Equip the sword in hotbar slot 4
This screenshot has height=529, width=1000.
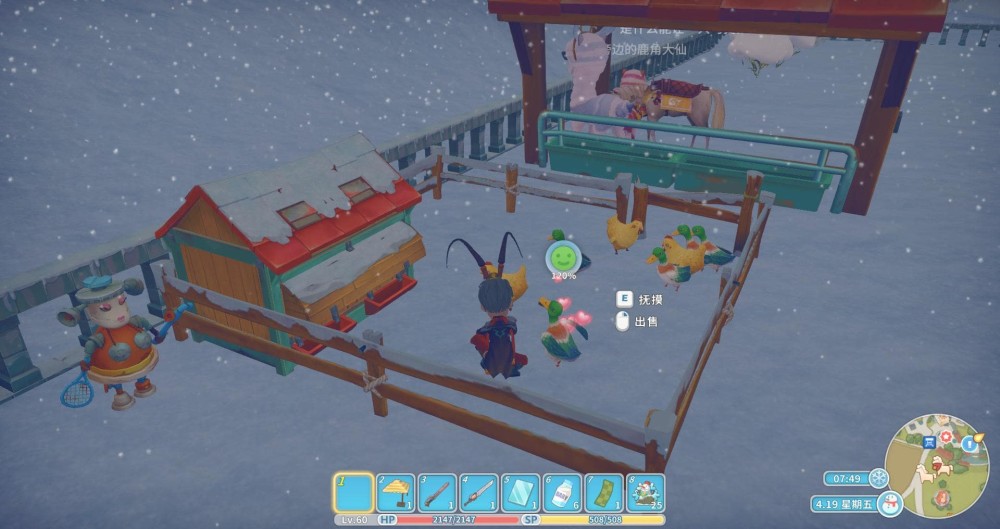tap(479, 492)
